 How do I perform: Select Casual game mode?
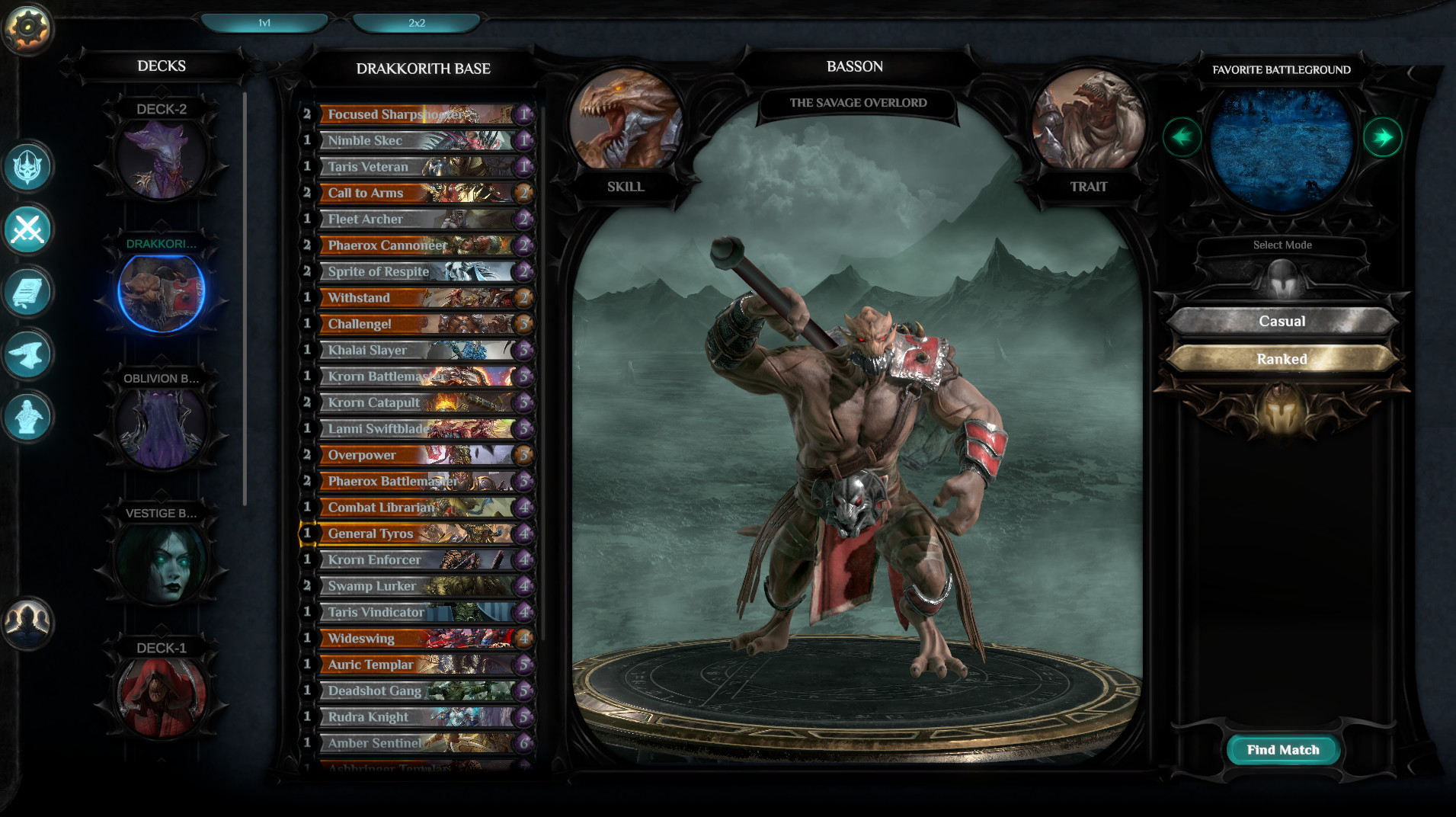(1282, 322)
